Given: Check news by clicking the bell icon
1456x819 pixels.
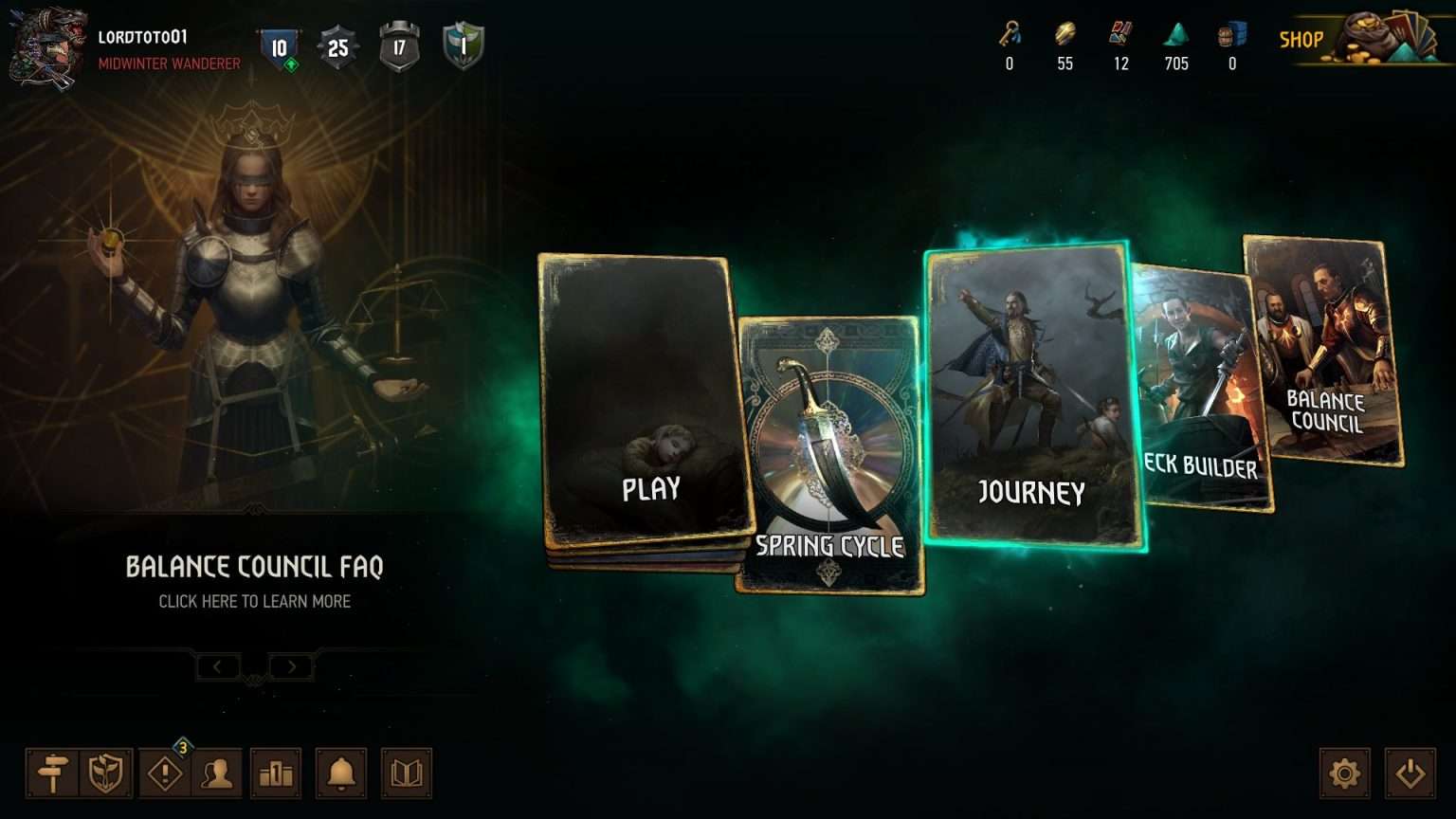Looking at the screenshot, I should coord(341,773).
